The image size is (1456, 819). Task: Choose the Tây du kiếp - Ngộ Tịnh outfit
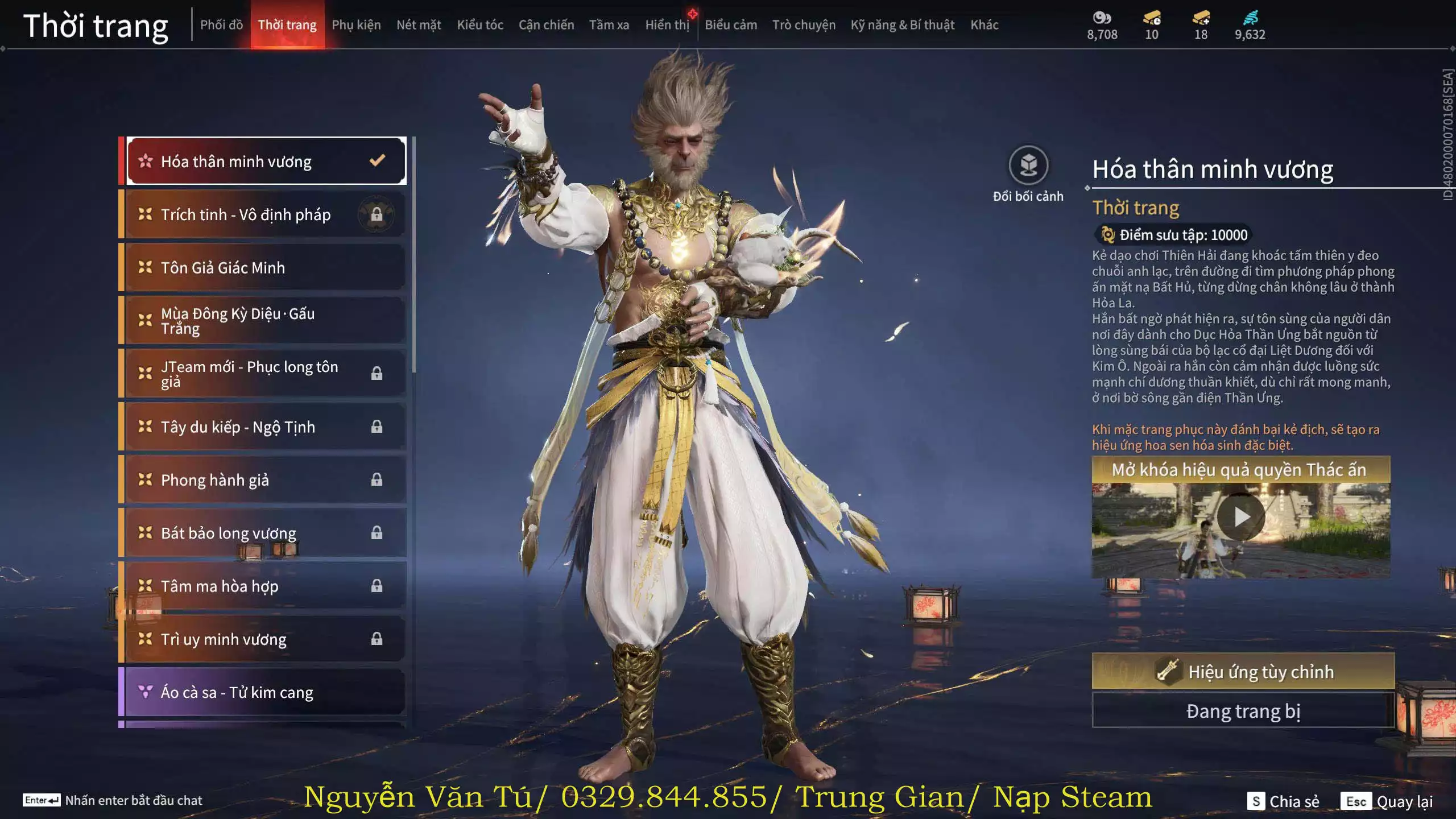pyautogui.click(x=265, y=427)
